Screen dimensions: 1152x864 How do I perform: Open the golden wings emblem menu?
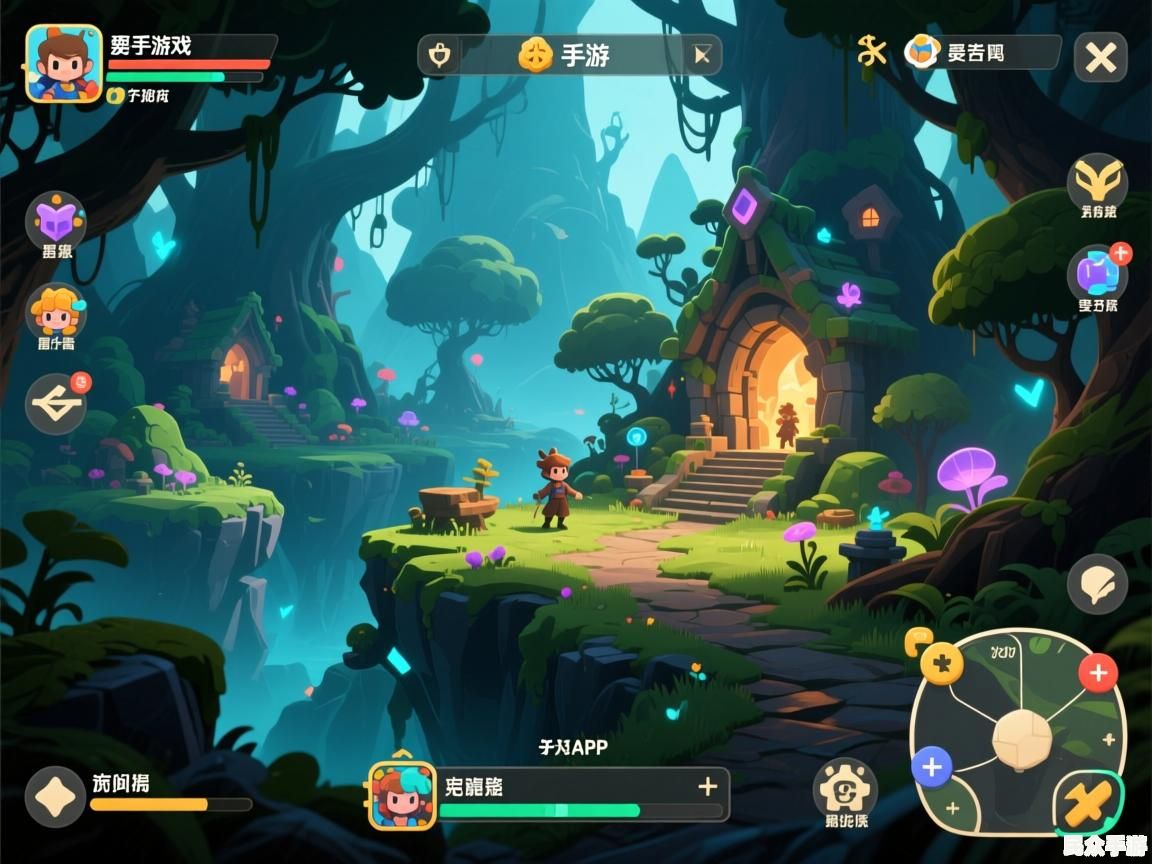click(1097, 182)
